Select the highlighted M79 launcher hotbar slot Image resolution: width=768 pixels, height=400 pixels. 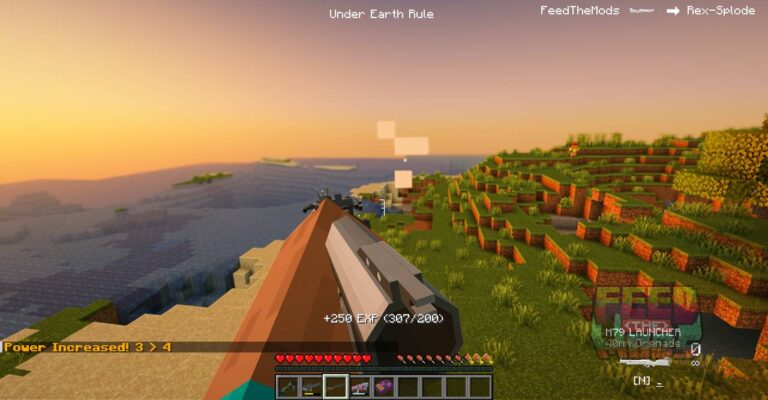(336, 387)
